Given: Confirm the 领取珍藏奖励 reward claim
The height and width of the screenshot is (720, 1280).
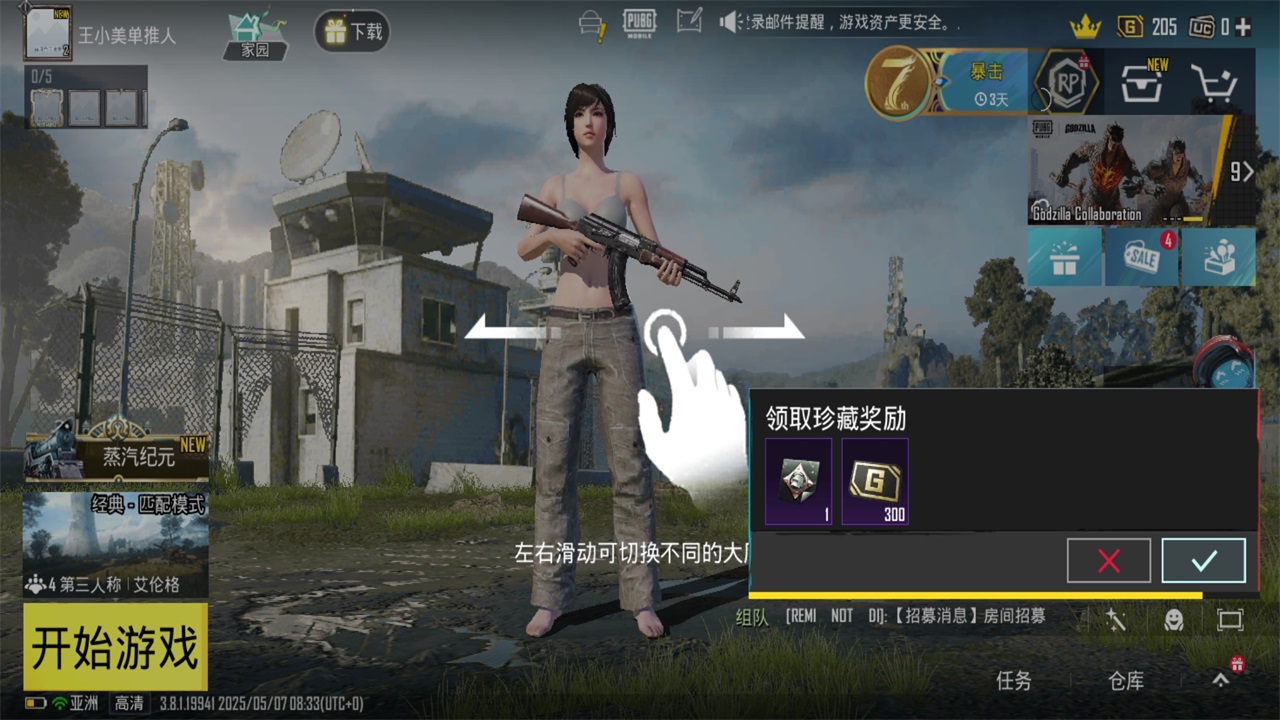Looking at the screenshot, I should [1201, 560].
